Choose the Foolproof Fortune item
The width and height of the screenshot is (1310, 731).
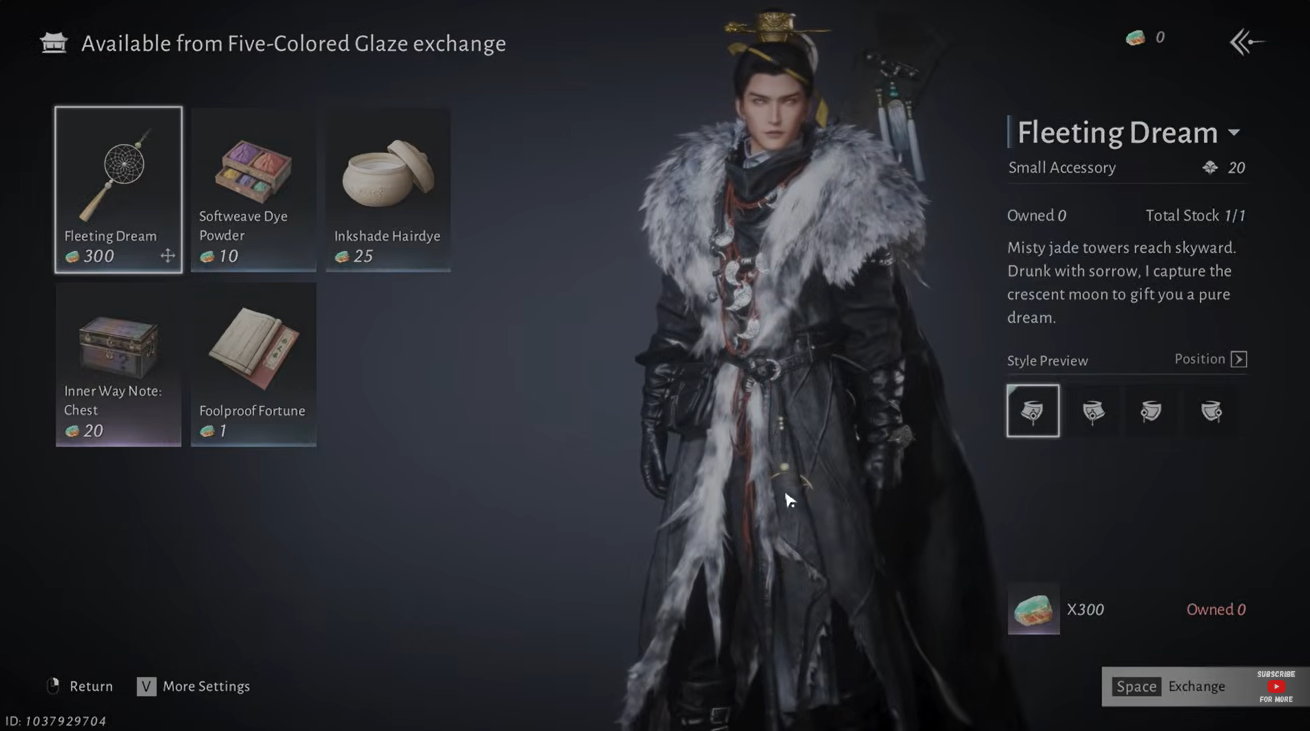[x=253, y=364]
